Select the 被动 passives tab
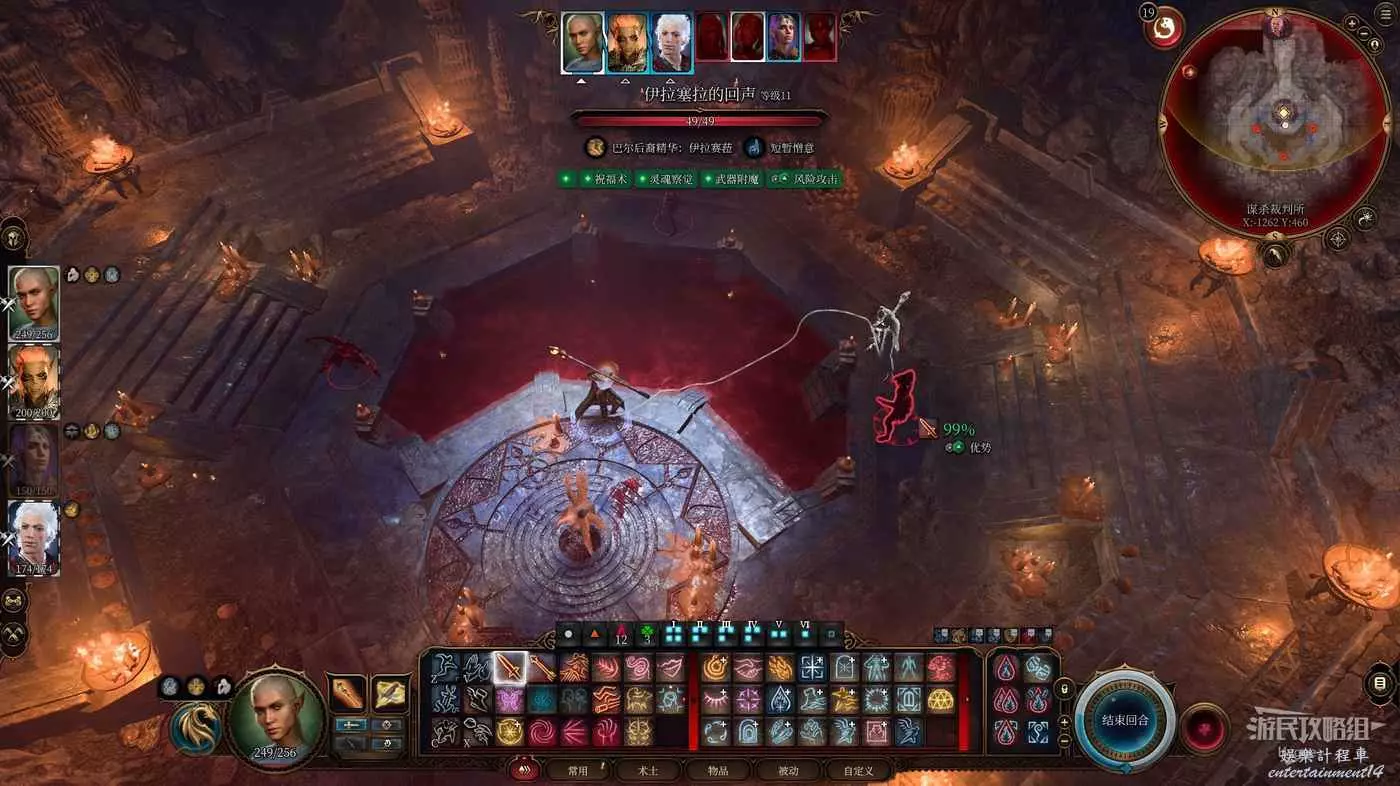This screenshot has height=786, width=1400. [788, 771]
